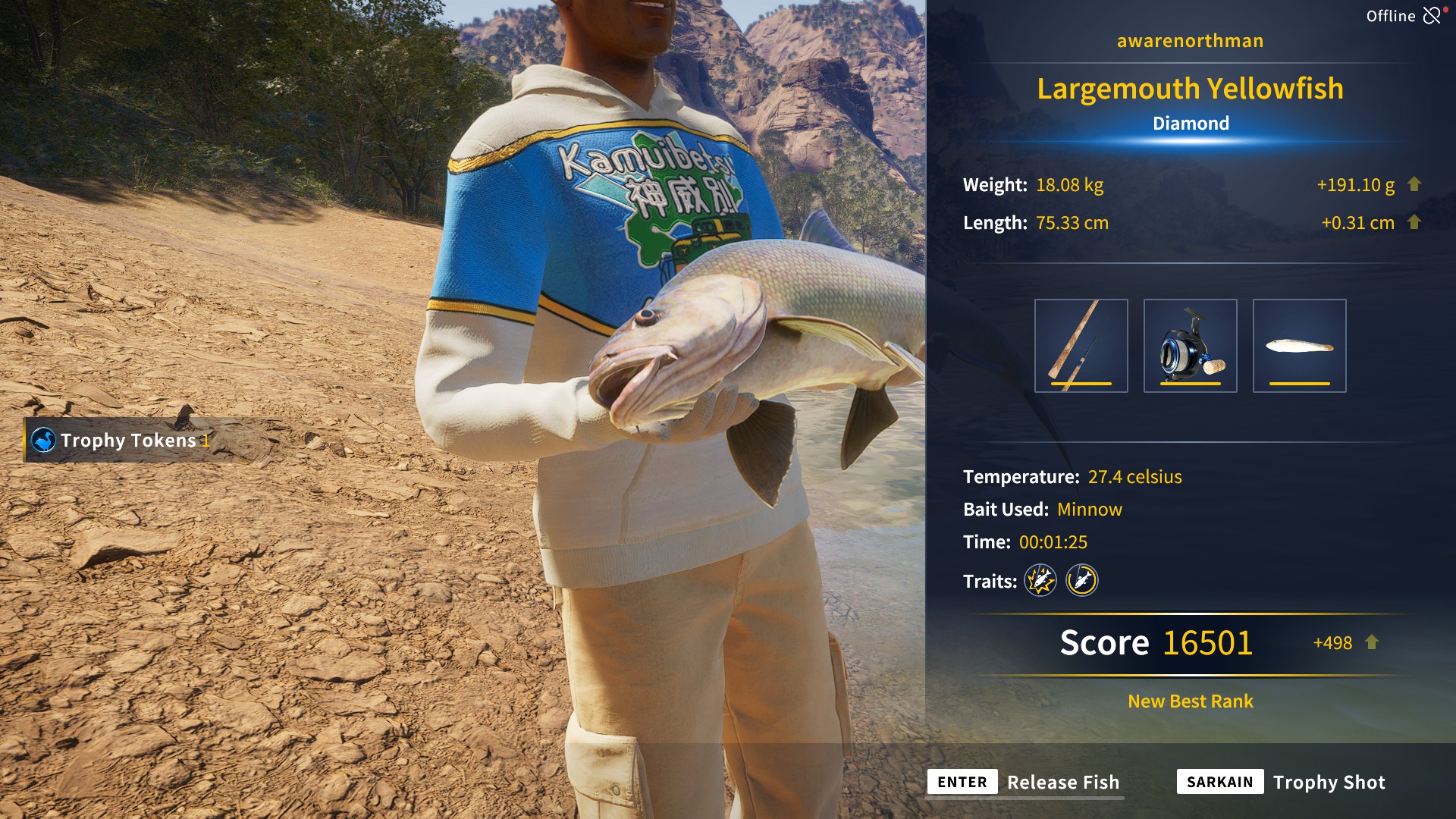Select the Trophy Tokens fish icon
This screenshot has width=1456, height=819.
[x=44, y=439]
